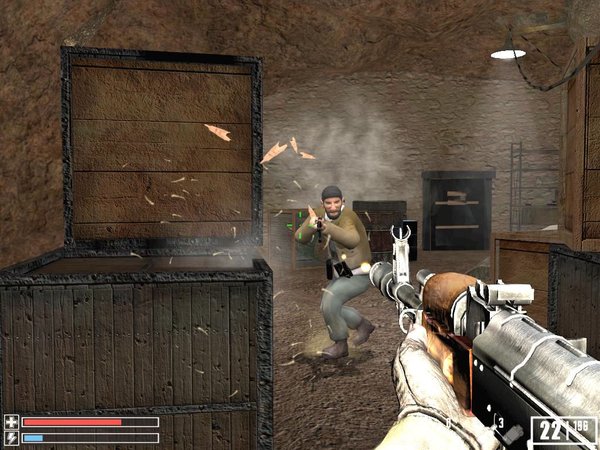Click the health cross icon
Image resolution: width=600 pixels, height=450 pixels.
coord(11,422)
